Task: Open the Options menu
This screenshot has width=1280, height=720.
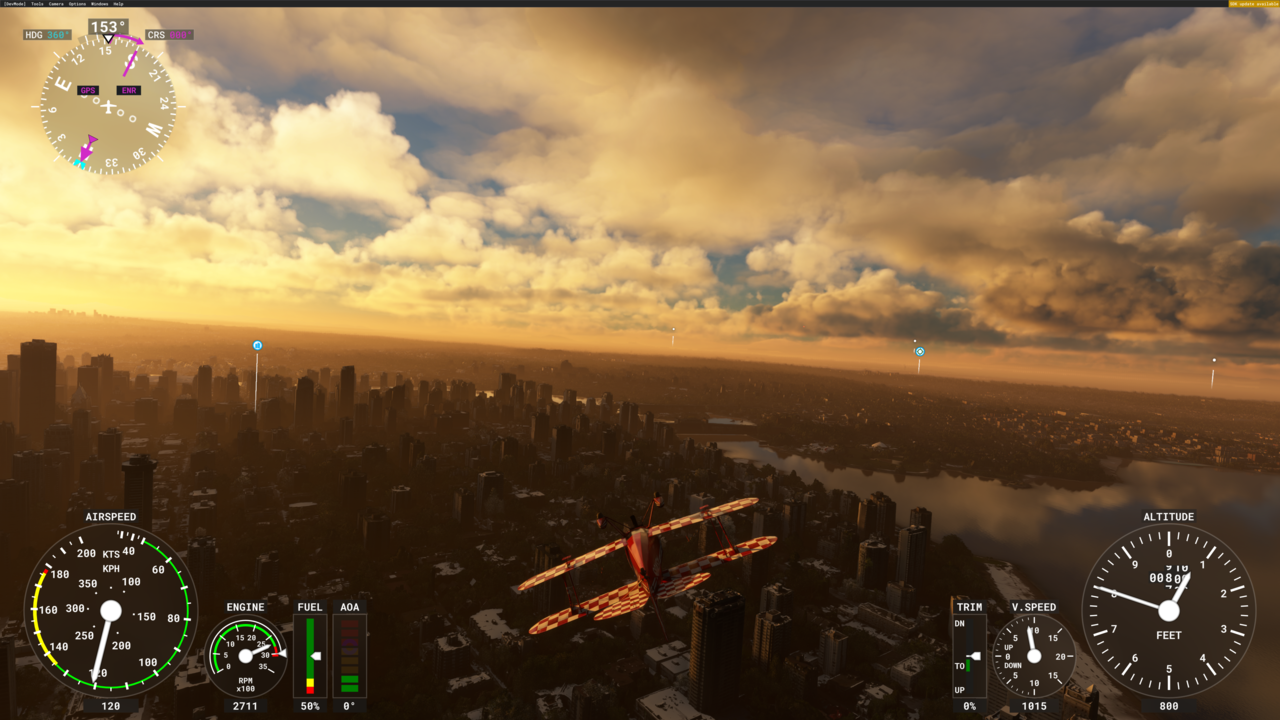Action: [77, 4]
